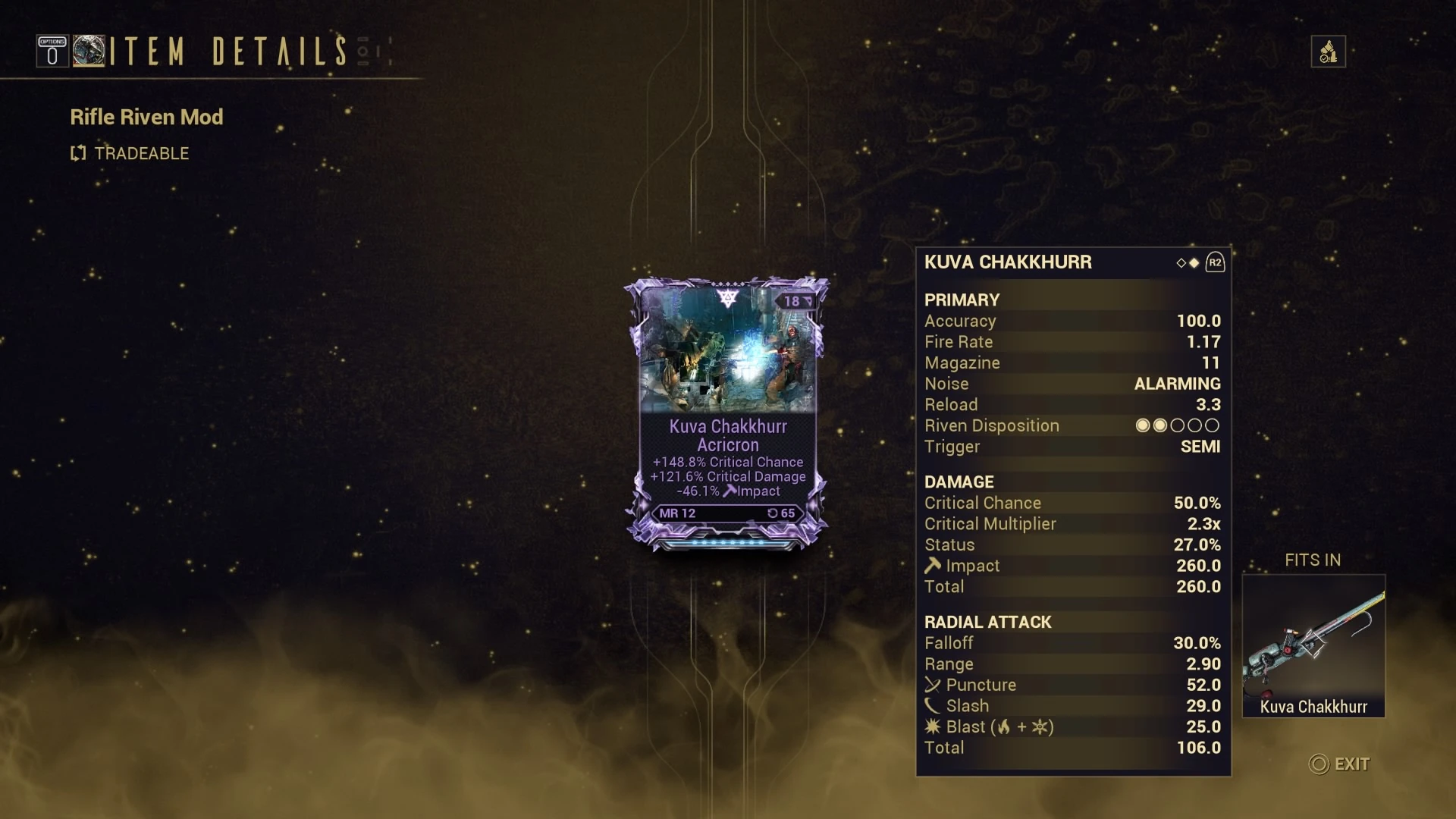Image resolution: width=1456 pixels, height=819 pixels.
Task: Click the Options button icon
Action: tap(52, 51)
